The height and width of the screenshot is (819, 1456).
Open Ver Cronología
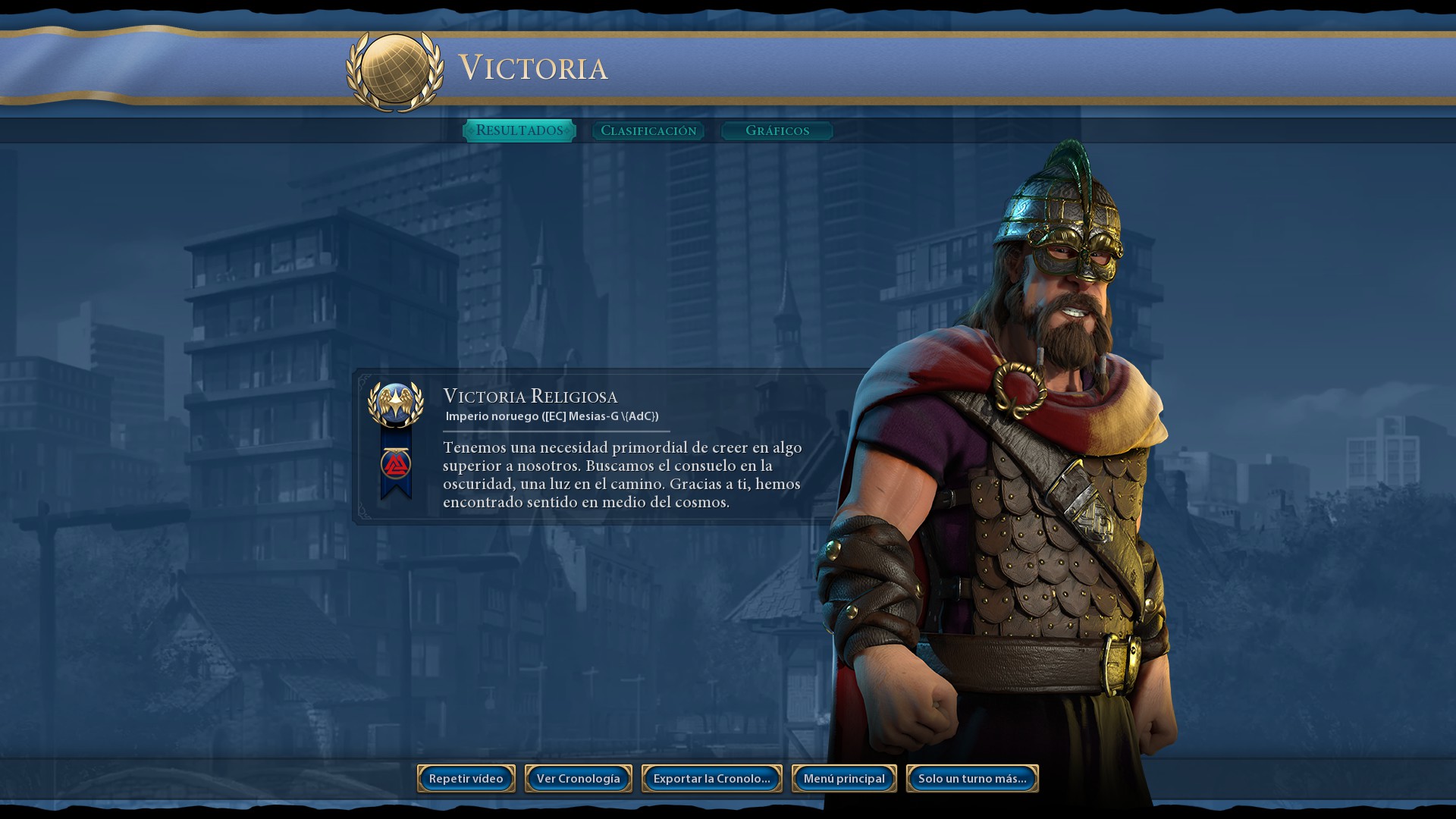tap(578, 779)
